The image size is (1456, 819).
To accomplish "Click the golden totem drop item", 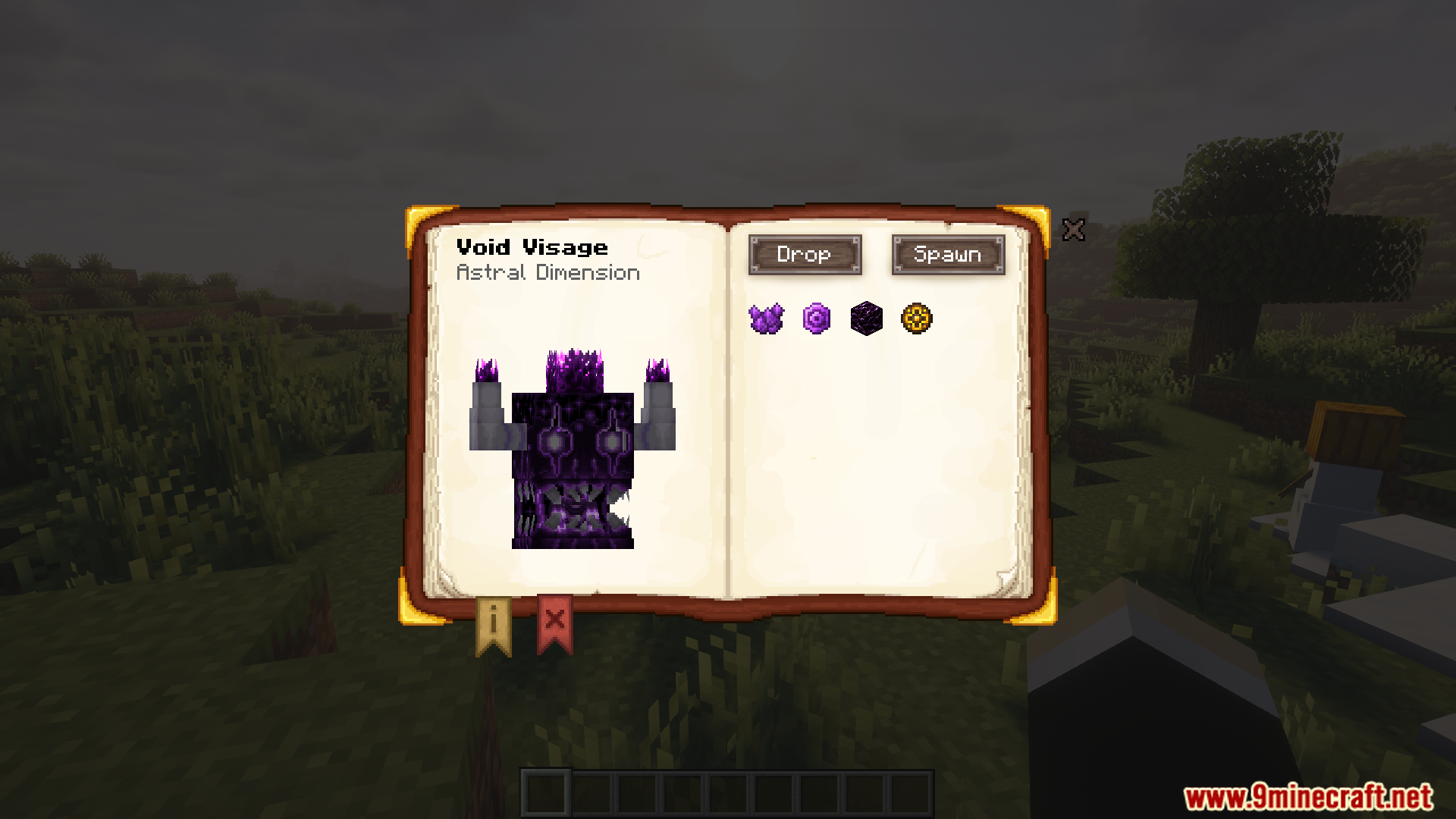I will 916,318.
